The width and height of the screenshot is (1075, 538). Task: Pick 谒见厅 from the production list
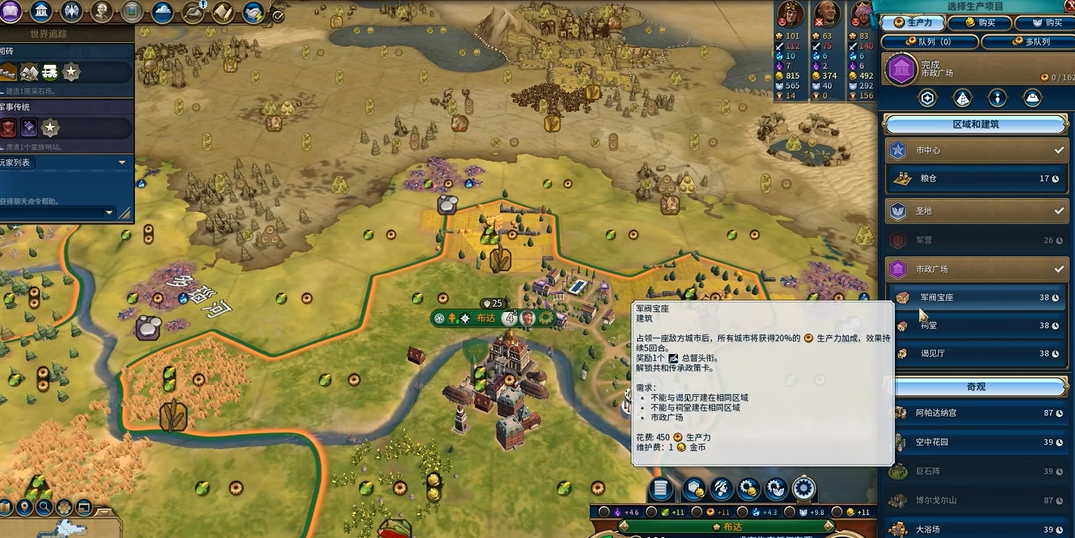(x=975, y=353)
